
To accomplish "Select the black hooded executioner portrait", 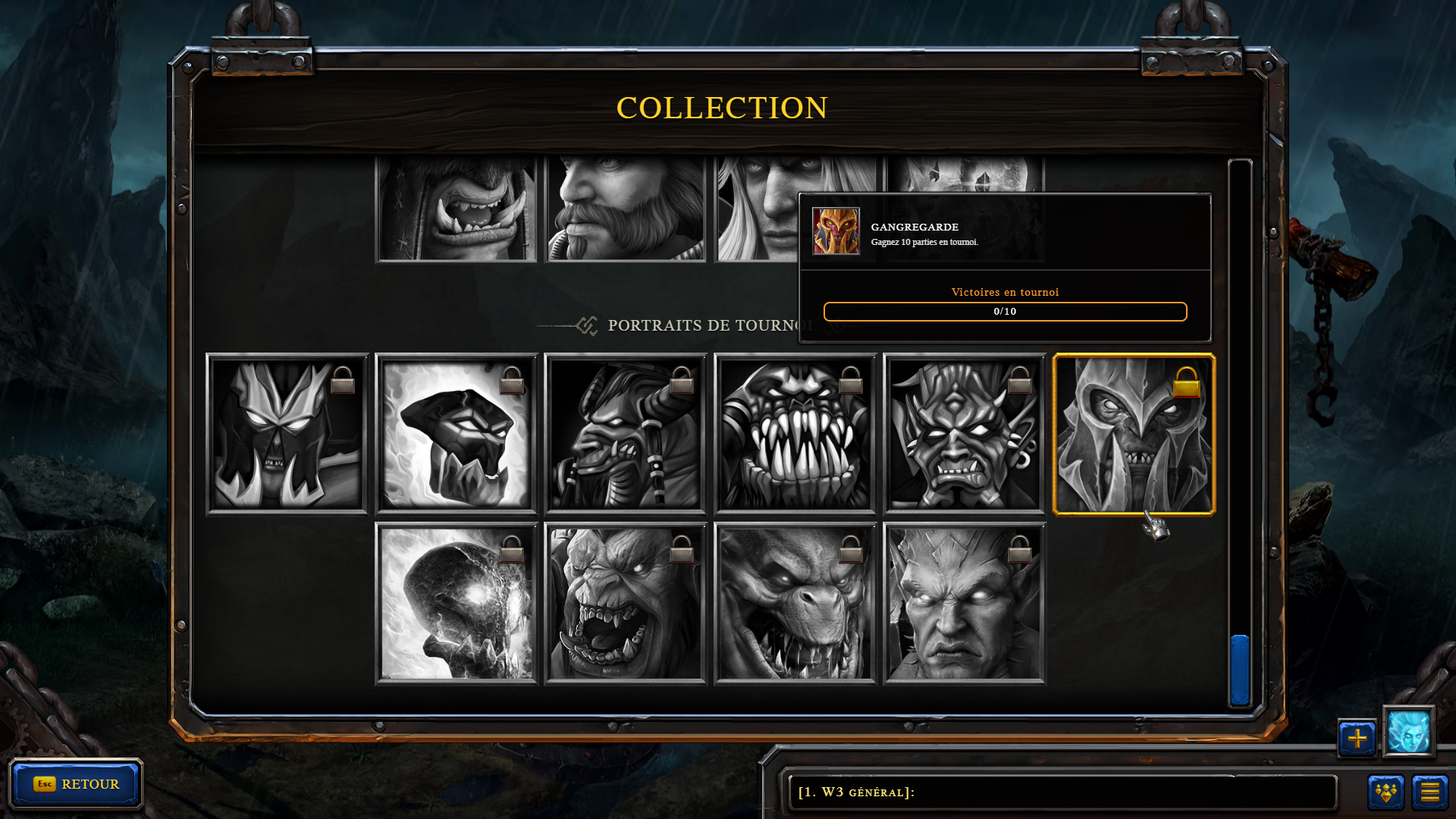I will pos(457,435).
